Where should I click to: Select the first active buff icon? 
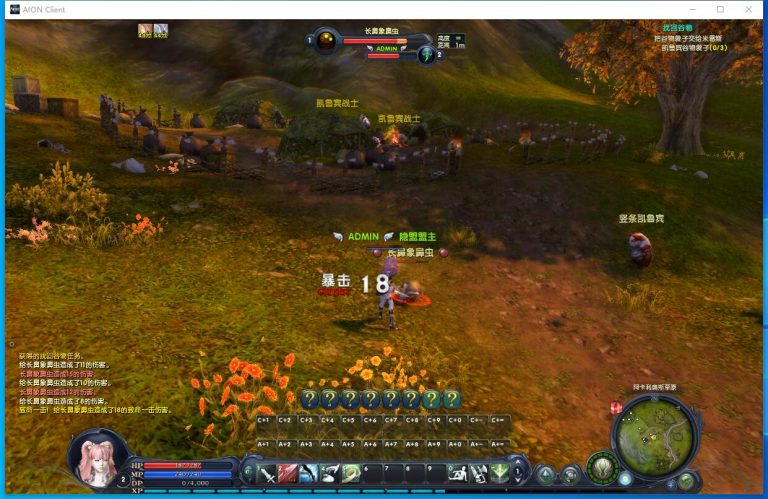tap(145, 31)
